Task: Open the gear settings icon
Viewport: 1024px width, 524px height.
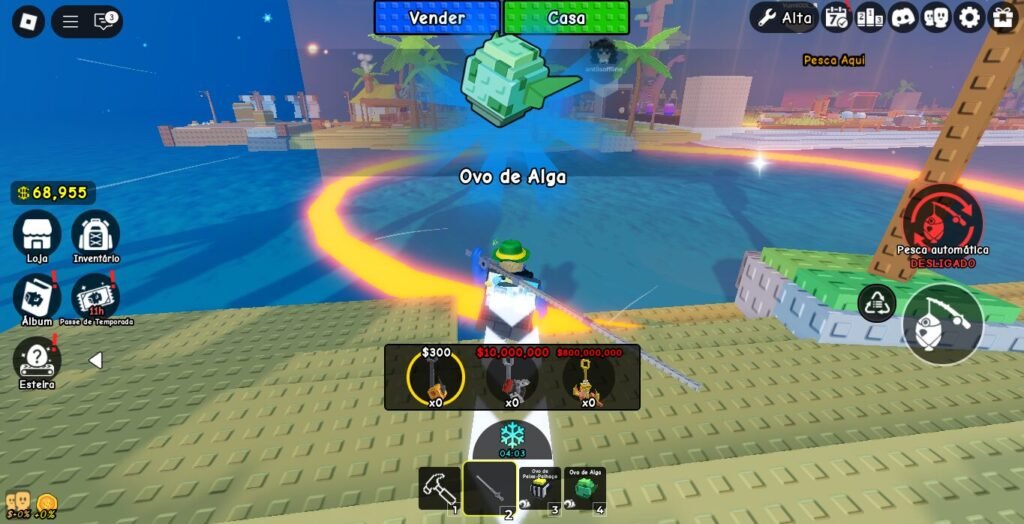Action: tap(968, 17)
